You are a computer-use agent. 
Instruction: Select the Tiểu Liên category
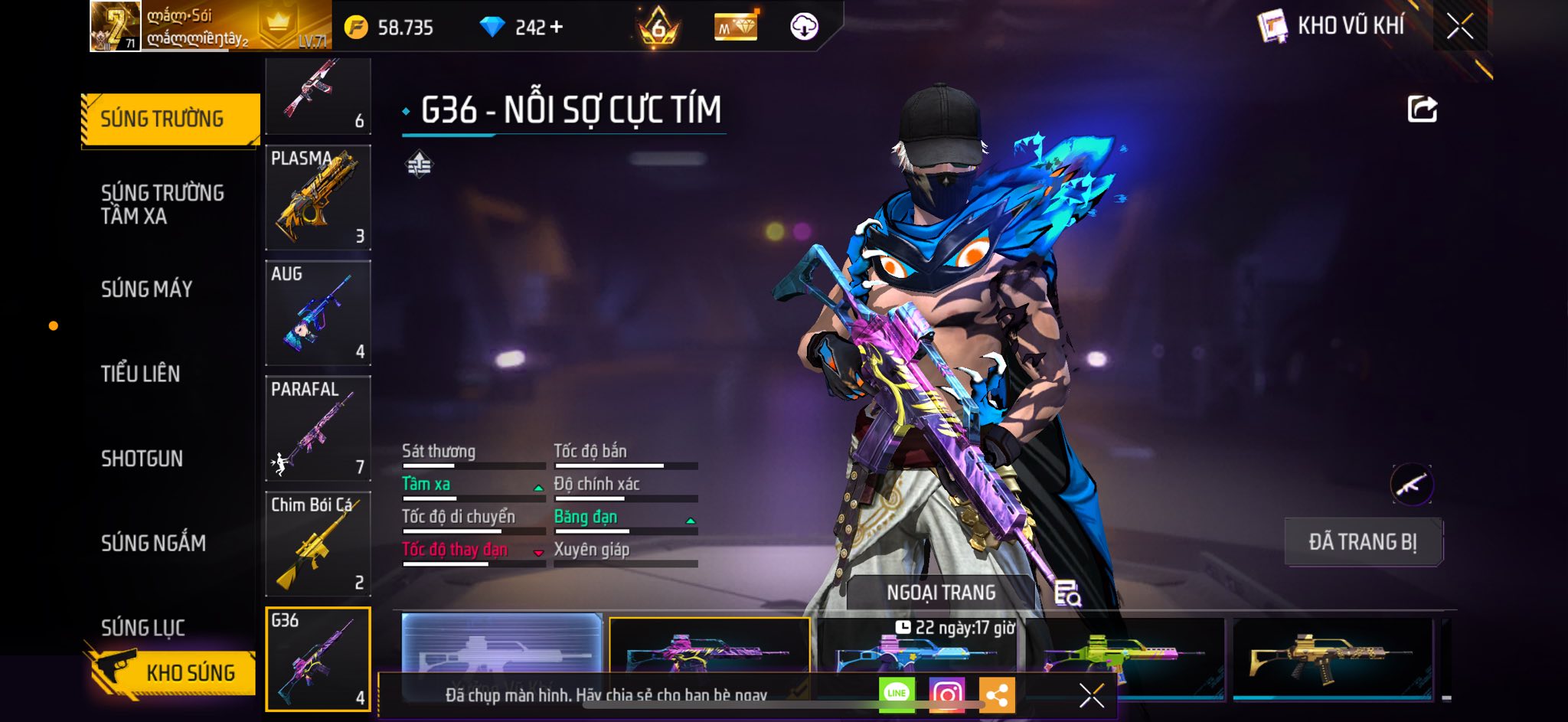coord(141,374)
